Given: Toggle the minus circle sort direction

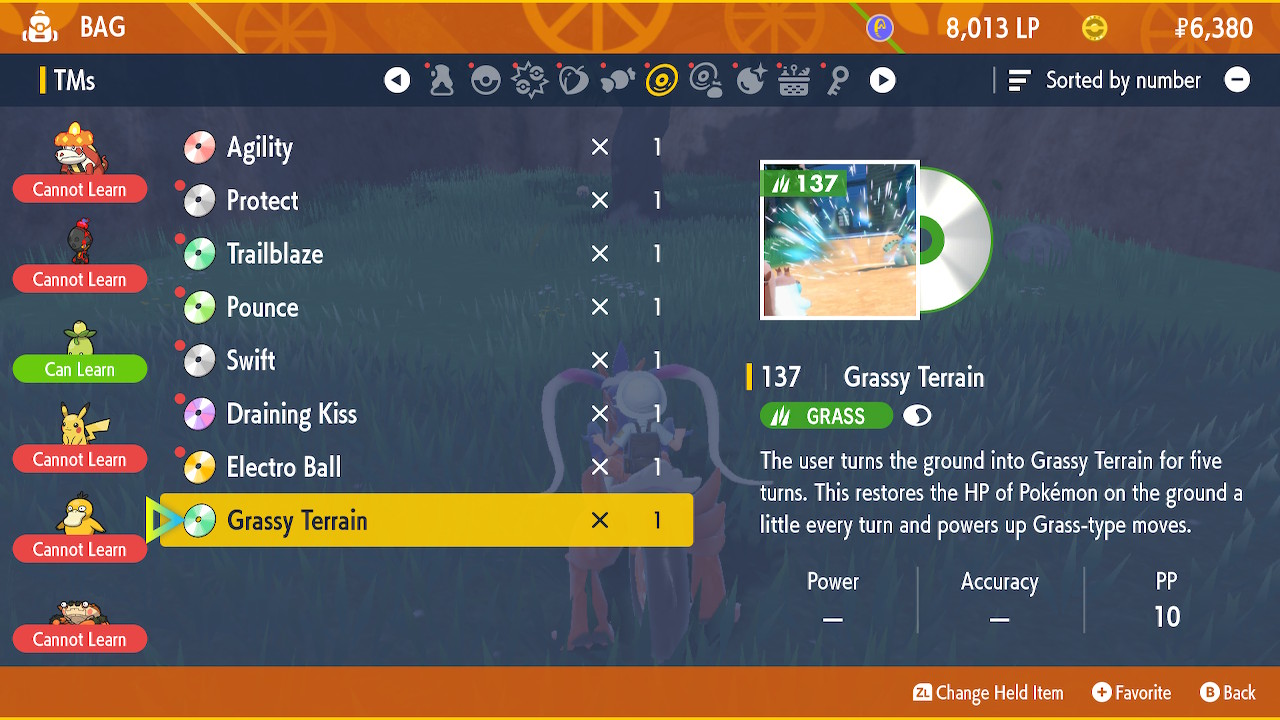Looking at the screenshot, I should 1237,80.
